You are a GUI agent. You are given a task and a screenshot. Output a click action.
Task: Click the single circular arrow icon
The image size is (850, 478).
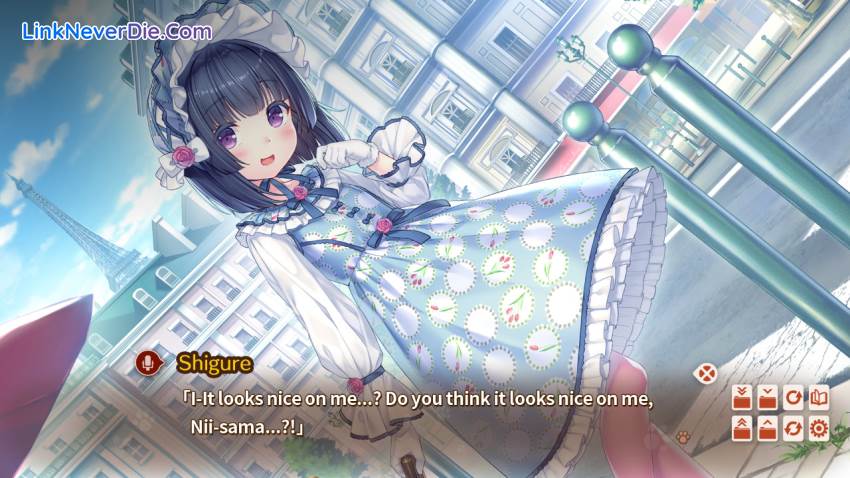coord(793,397)
